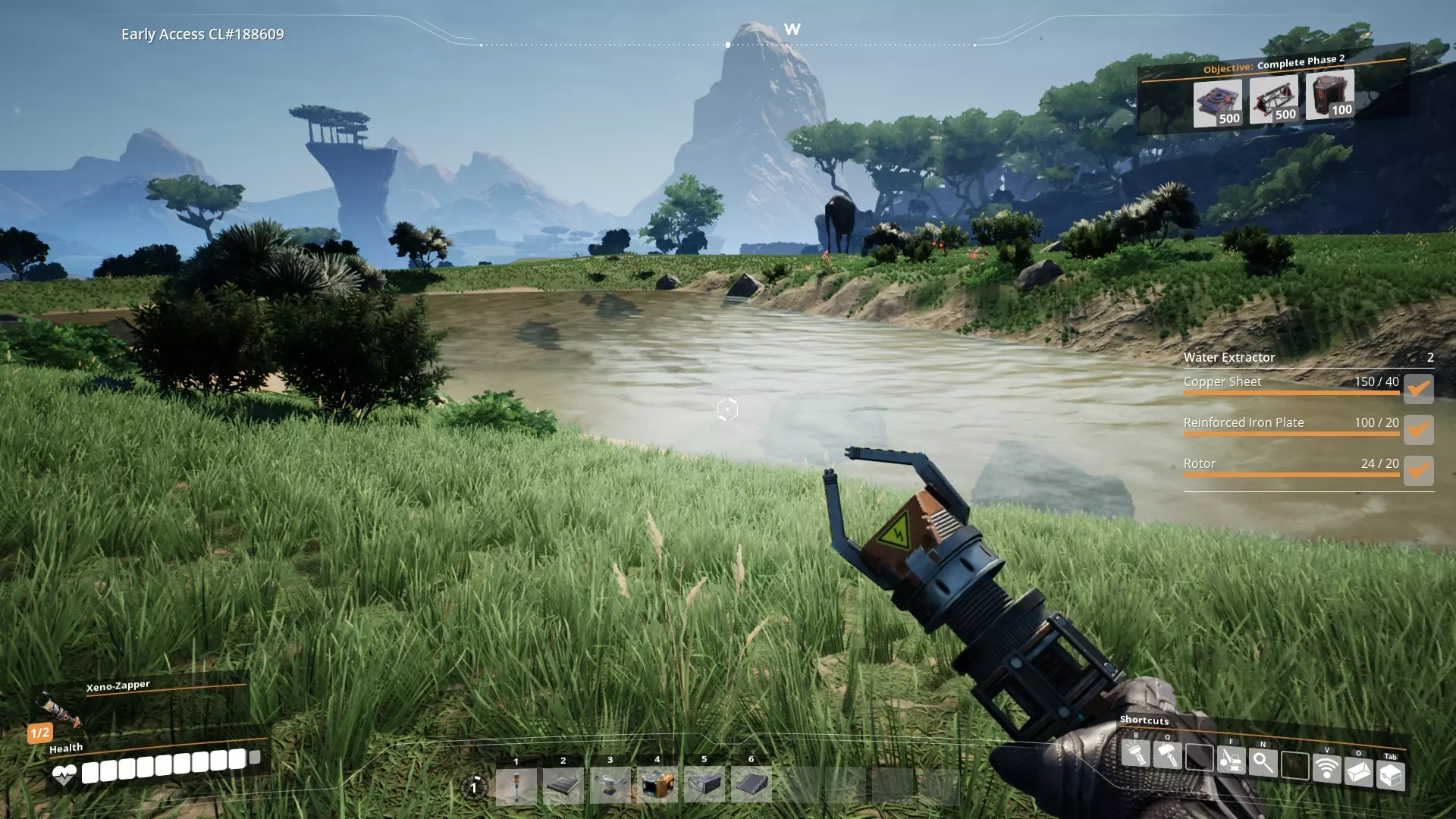
Task: Toggle the flashlight shortcut icon
Action: click(x=1136, y=753)
